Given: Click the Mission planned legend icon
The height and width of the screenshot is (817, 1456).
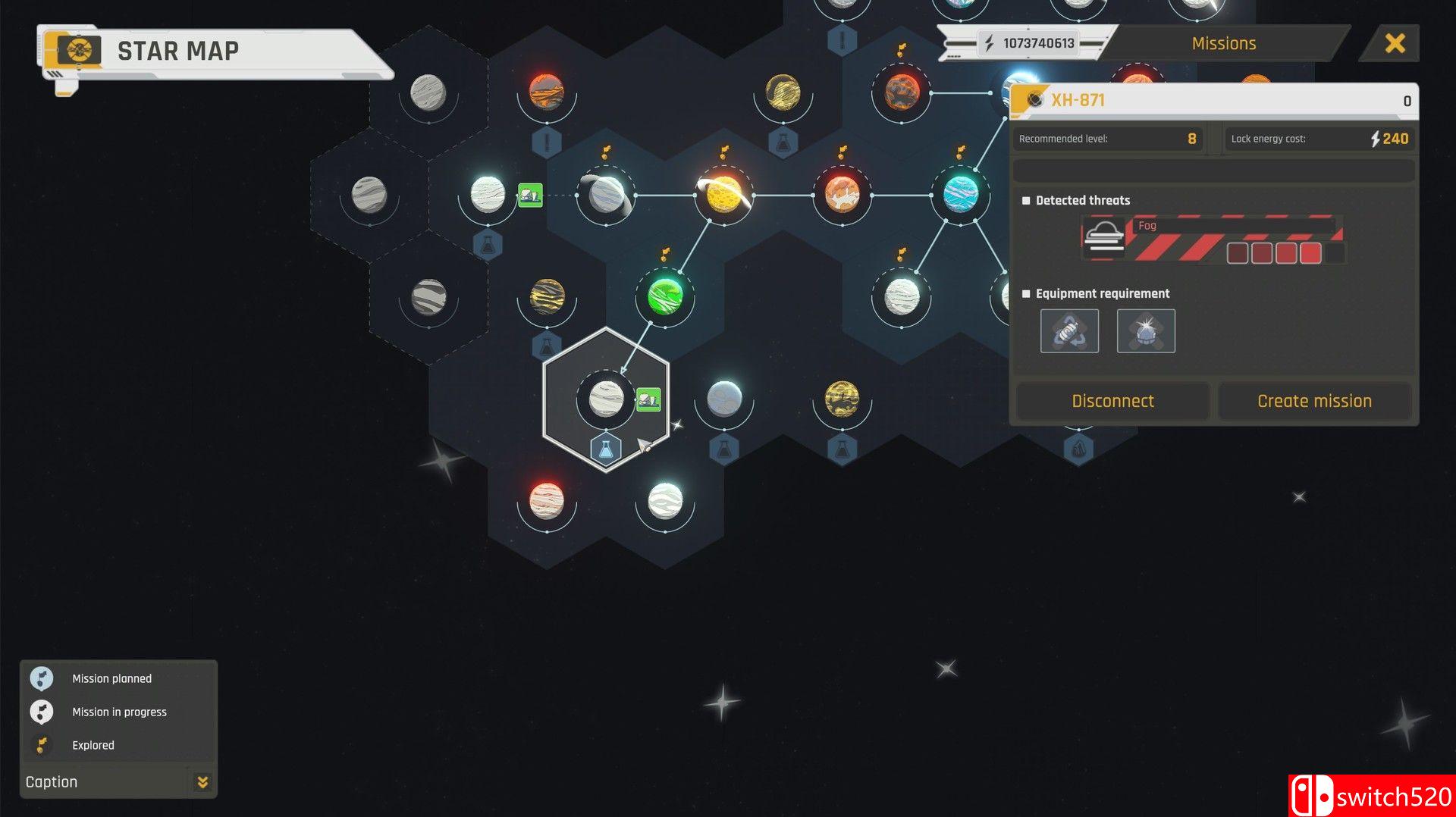Looking at the screenshot, I should (42, 678).
